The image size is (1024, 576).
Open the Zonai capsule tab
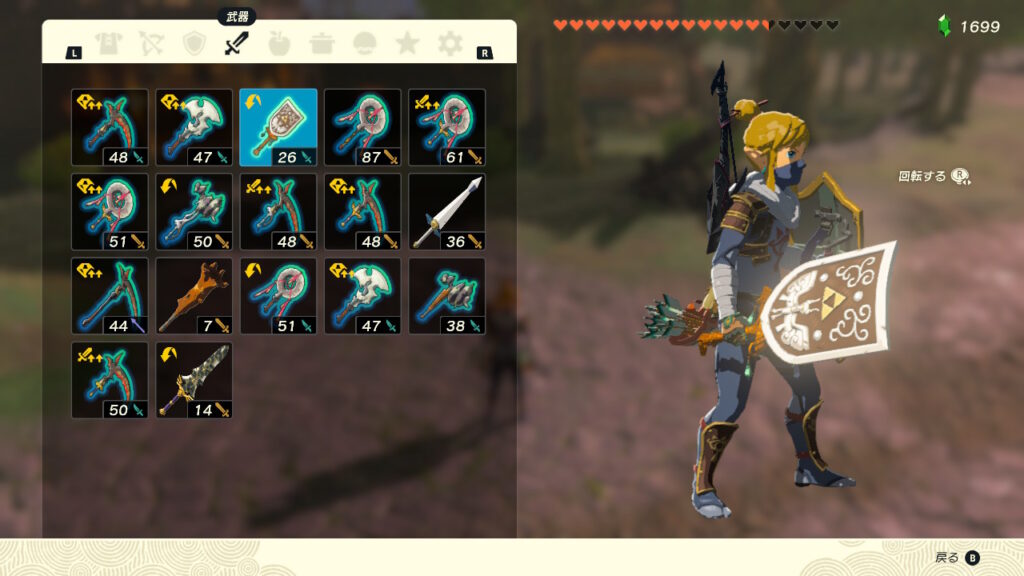pos(365,44)
